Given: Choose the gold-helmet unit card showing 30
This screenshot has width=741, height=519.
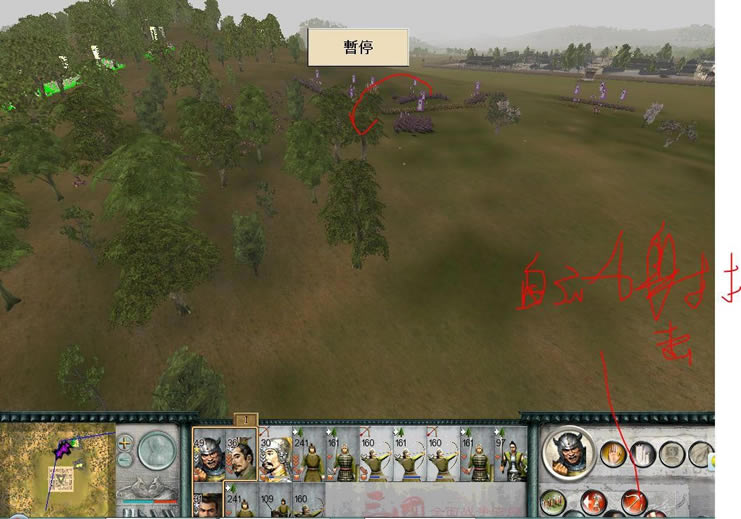Looking at the screenshot, I should pyautogui.click(x=274, y=457).
